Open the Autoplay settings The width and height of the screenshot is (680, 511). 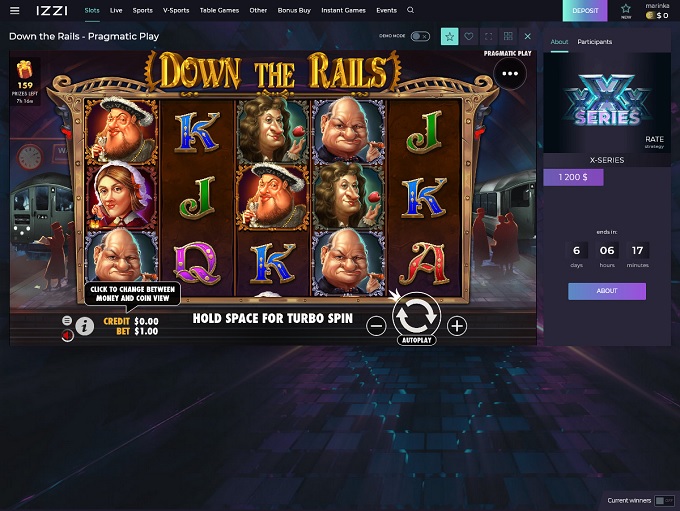(x=416, y=340)
